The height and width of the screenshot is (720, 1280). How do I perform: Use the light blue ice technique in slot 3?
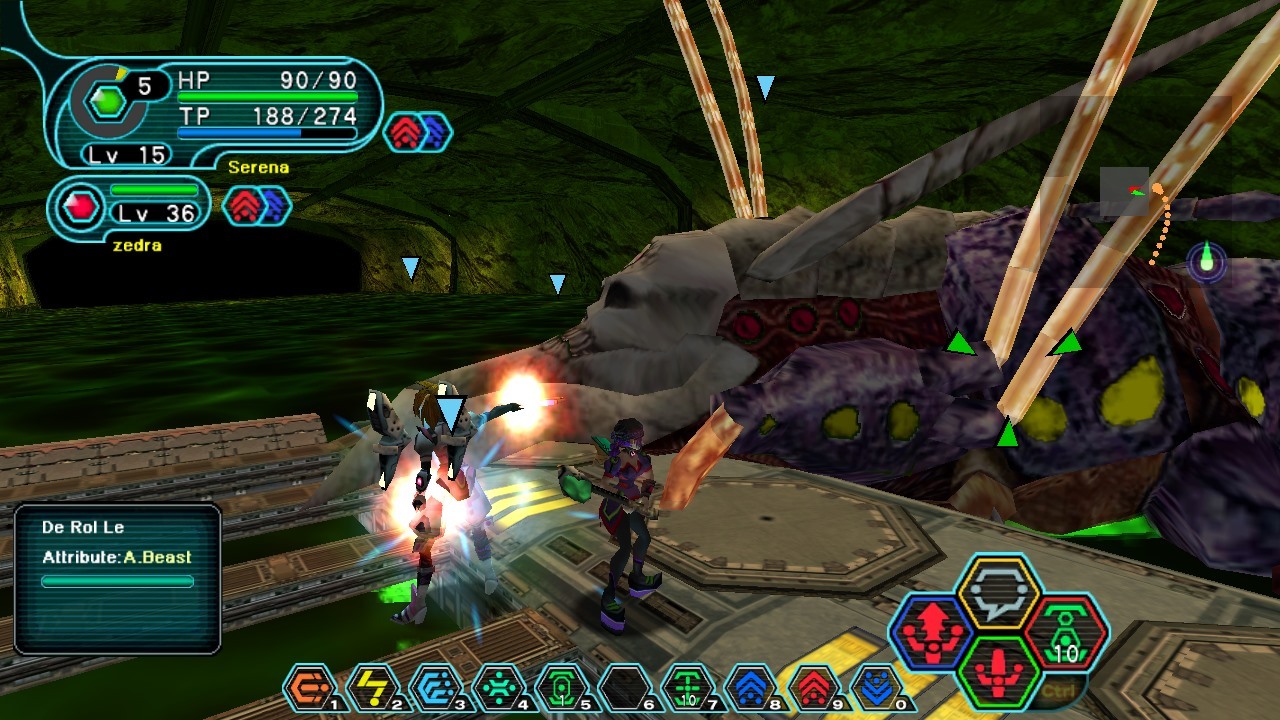[x=436, y=686]
